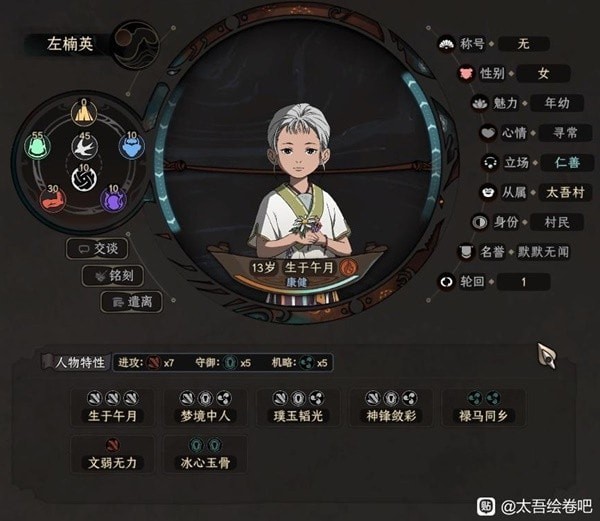The image size is (600, 521).
Task: Select the green attribute icon showing 55
Action: pos(38,147)
